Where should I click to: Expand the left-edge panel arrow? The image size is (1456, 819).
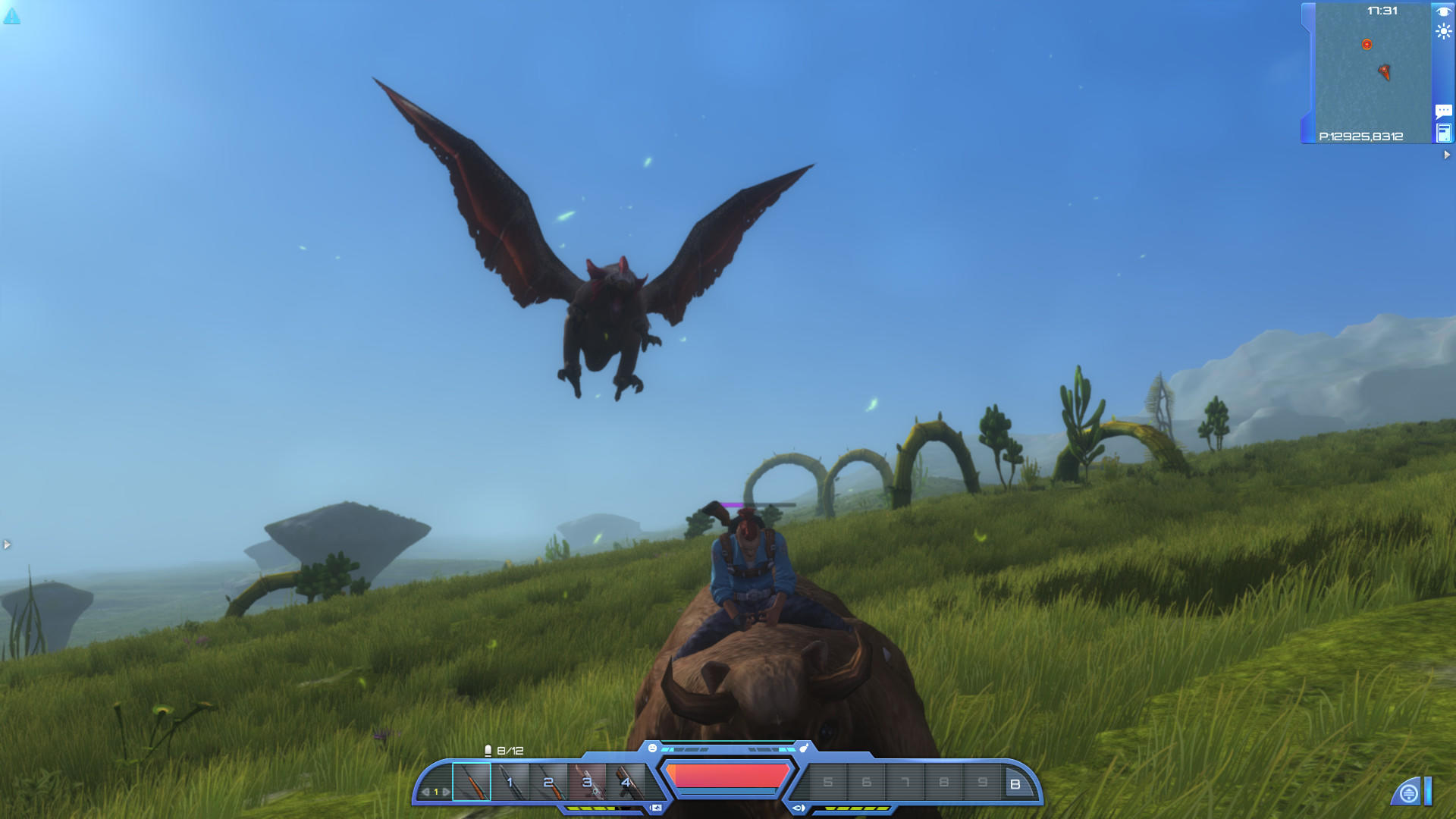click(x=7, y=543)
